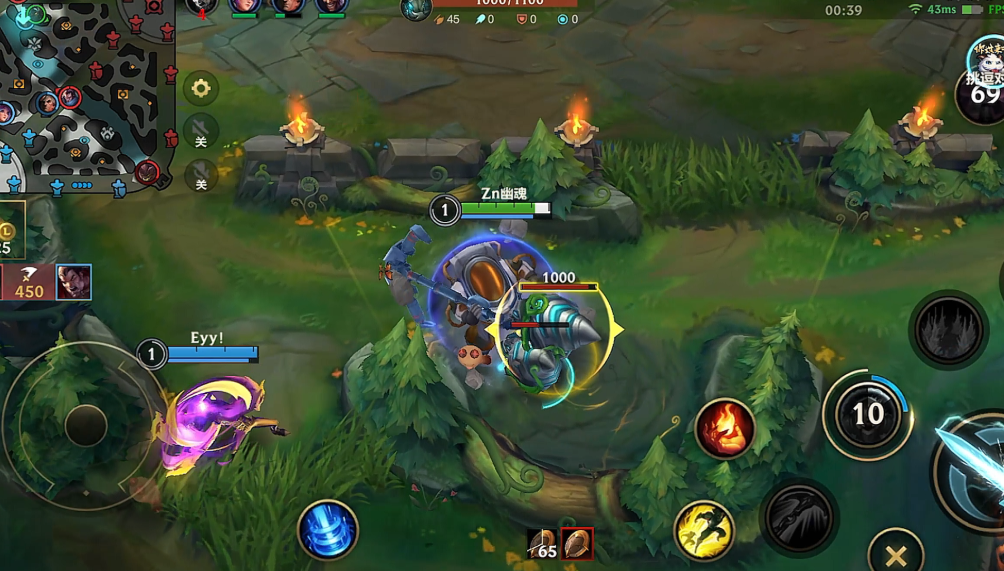Open the gear settings button
The image size is (1004, 571).
(201, 89)
